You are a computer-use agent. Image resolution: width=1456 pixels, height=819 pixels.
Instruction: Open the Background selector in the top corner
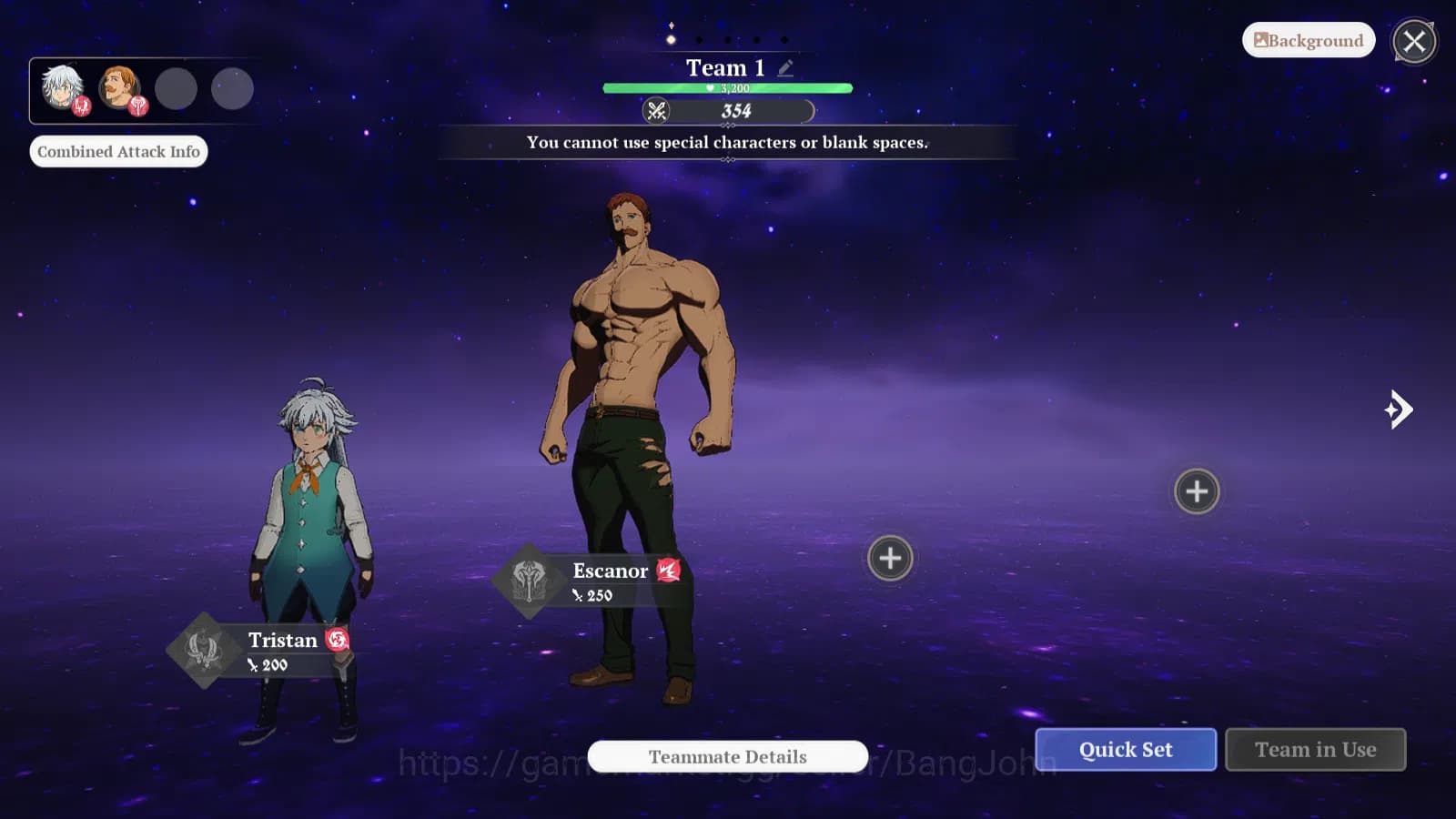[1308, 40]
